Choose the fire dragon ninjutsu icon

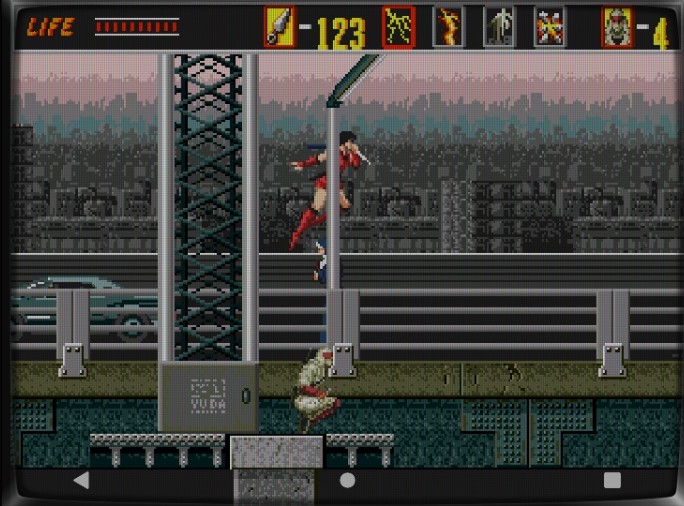click(448, 27)
